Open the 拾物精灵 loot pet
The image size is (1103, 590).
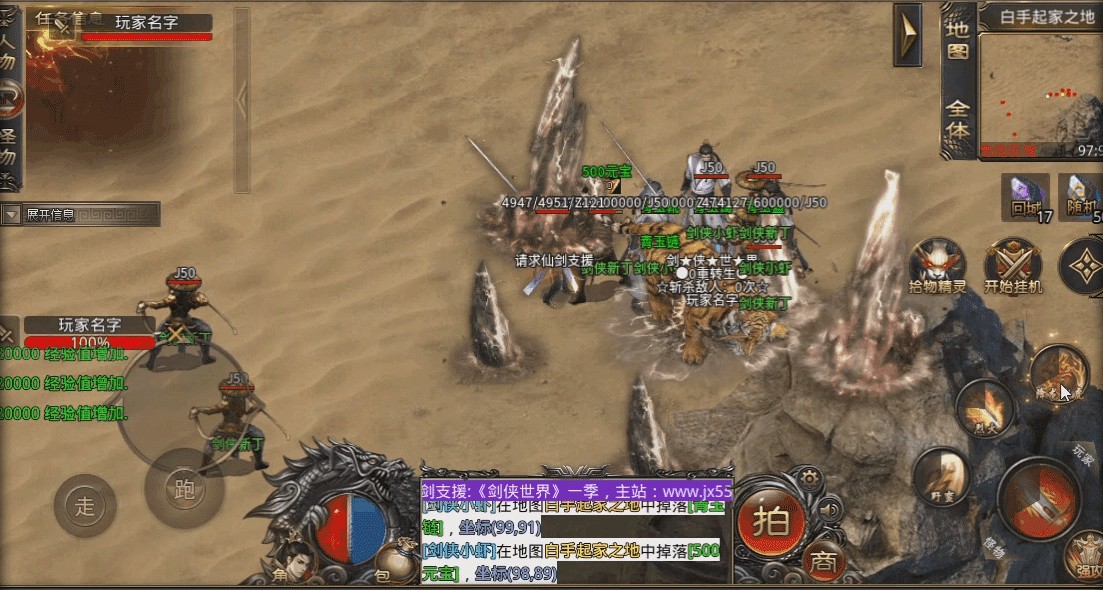point(938,267)
